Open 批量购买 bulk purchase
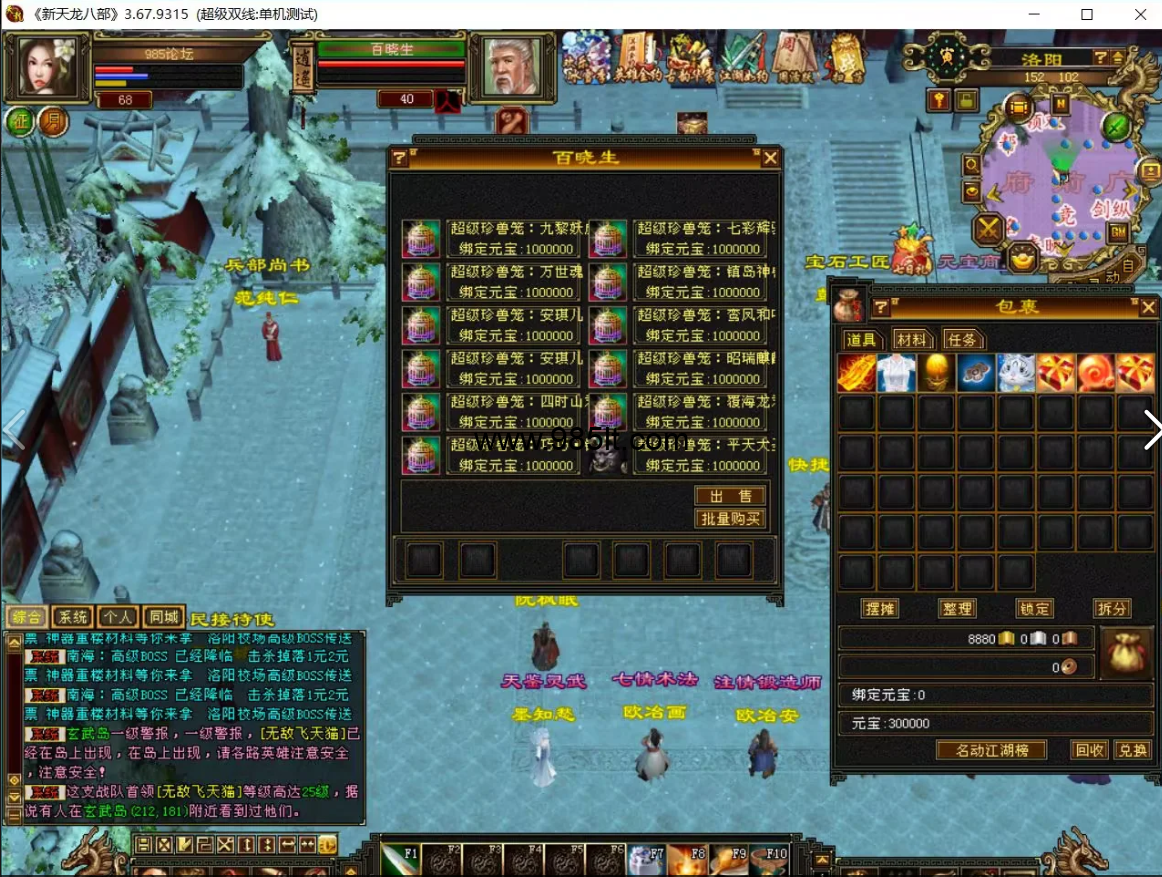 pos(730,518)
